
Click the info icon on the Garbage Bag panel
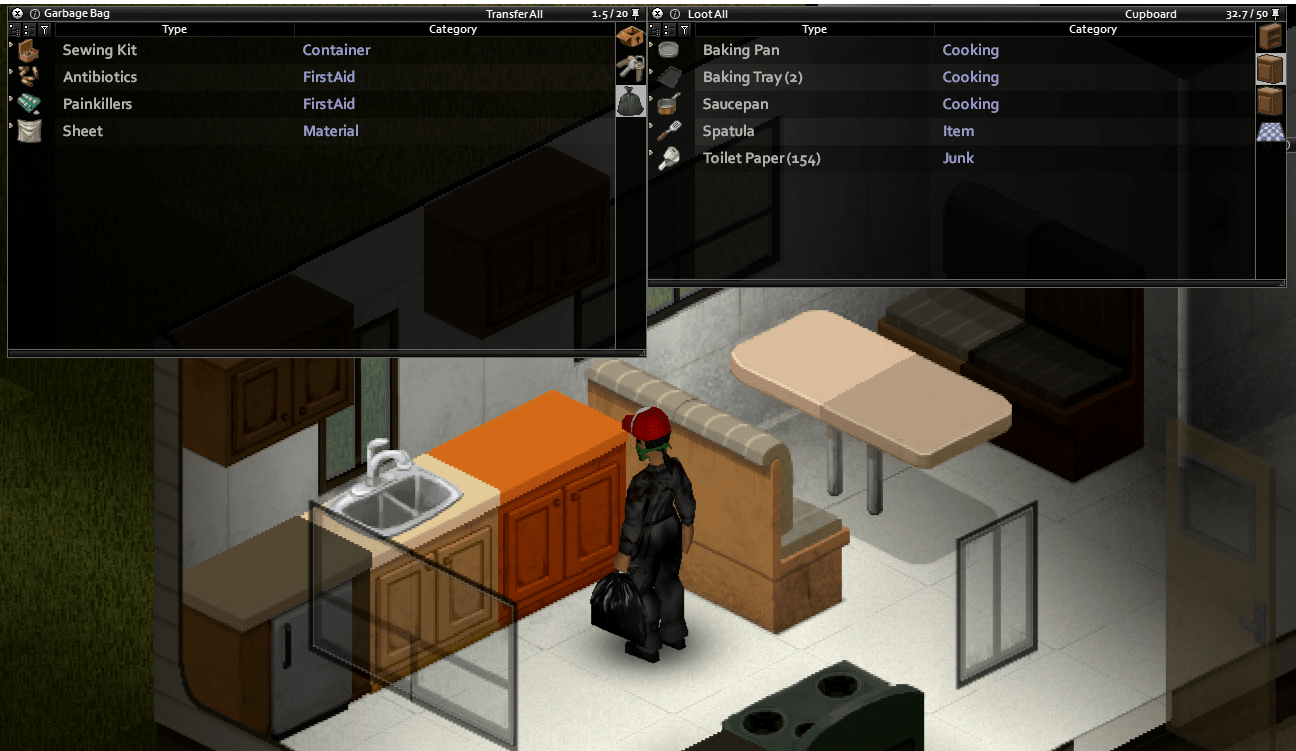pyautogui.click(x=34, y=13)
